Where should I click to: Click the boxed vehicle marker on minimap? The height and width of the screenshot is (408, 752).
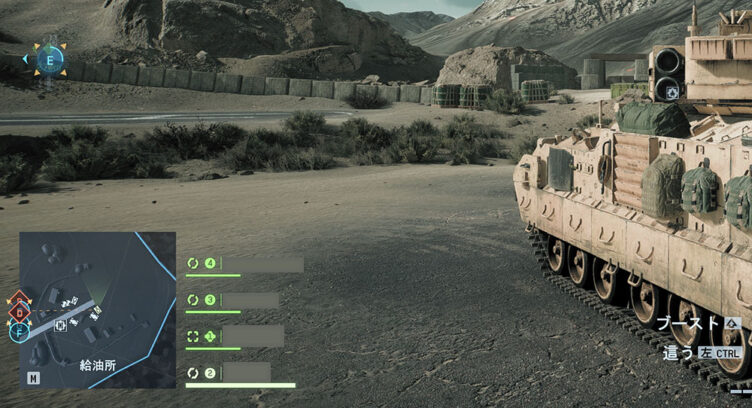click(x=62, y=325)
